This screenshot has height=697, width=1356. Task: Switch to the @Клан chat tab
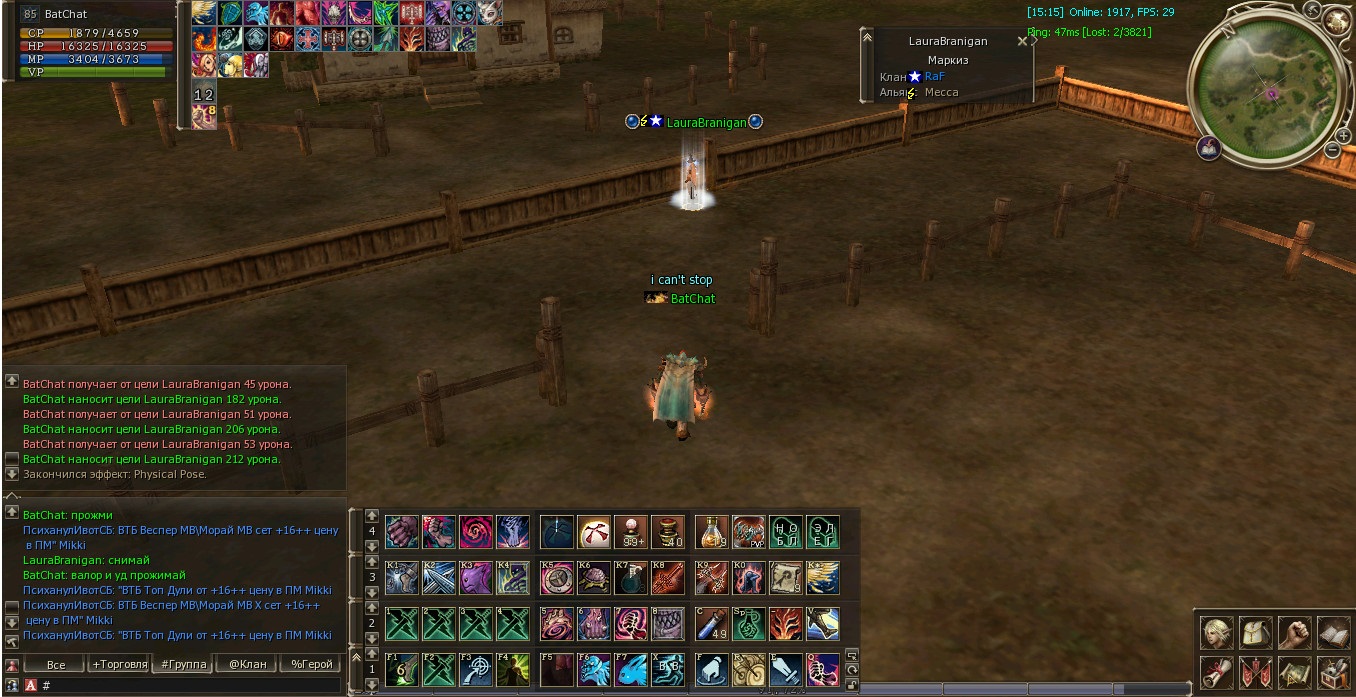point(247,664)
